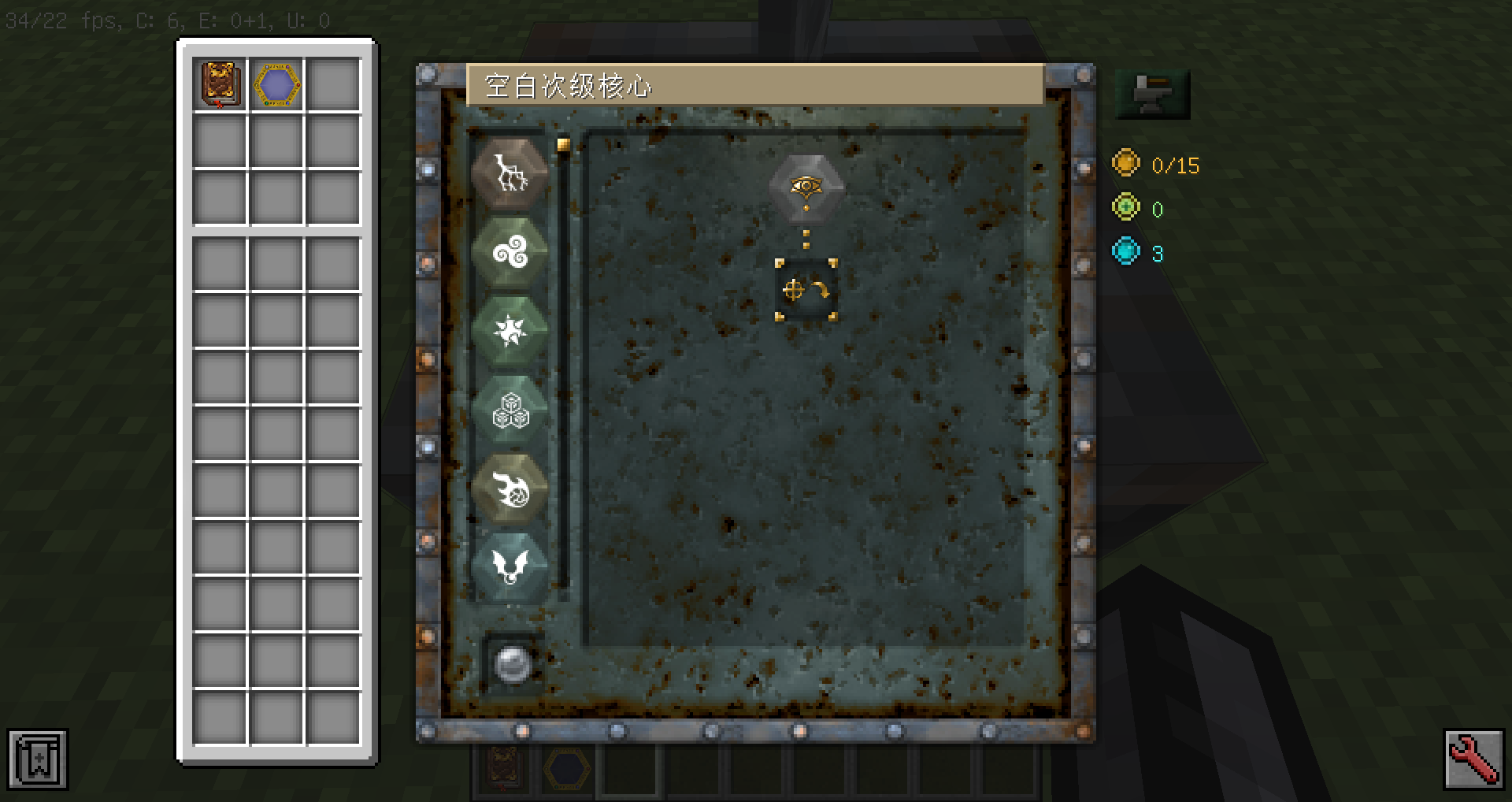Select the lightning branch hexagon rune
Screen dimensions: 1512x802
(510, 174)
